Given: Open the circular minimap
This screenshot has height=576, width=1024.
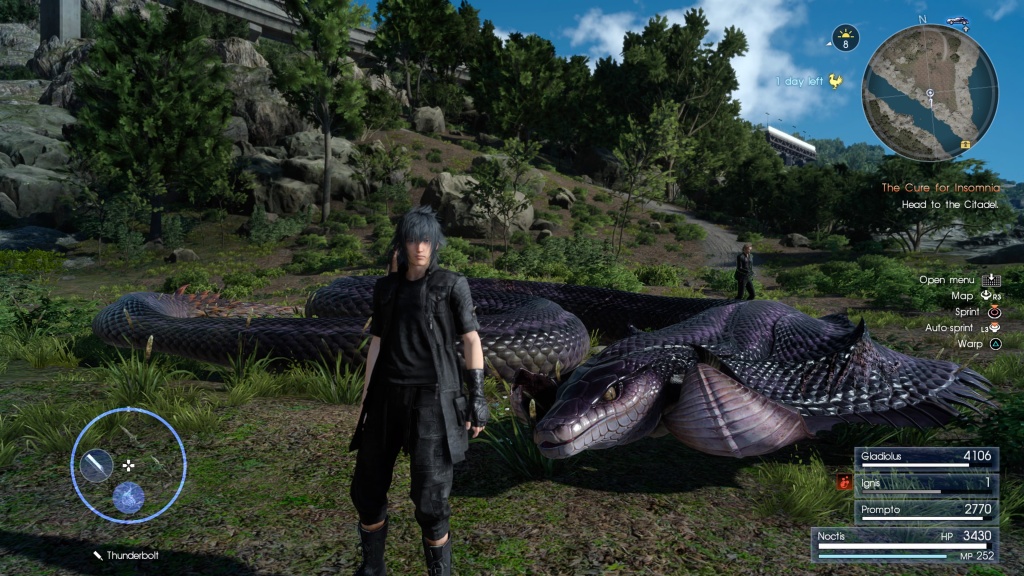Looking at the screenshot, I should tap(930, 92).
